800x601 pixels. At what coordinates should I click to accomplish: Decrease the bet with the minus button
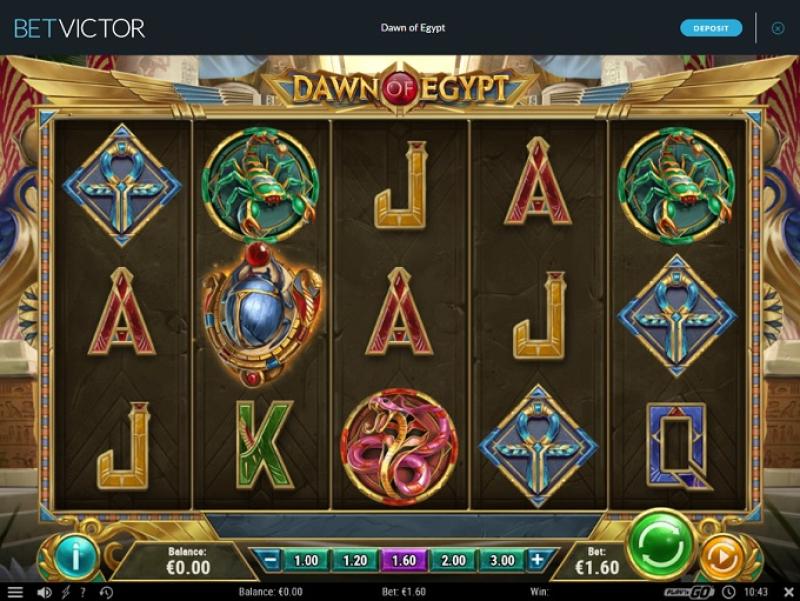(x=271, y=561)
